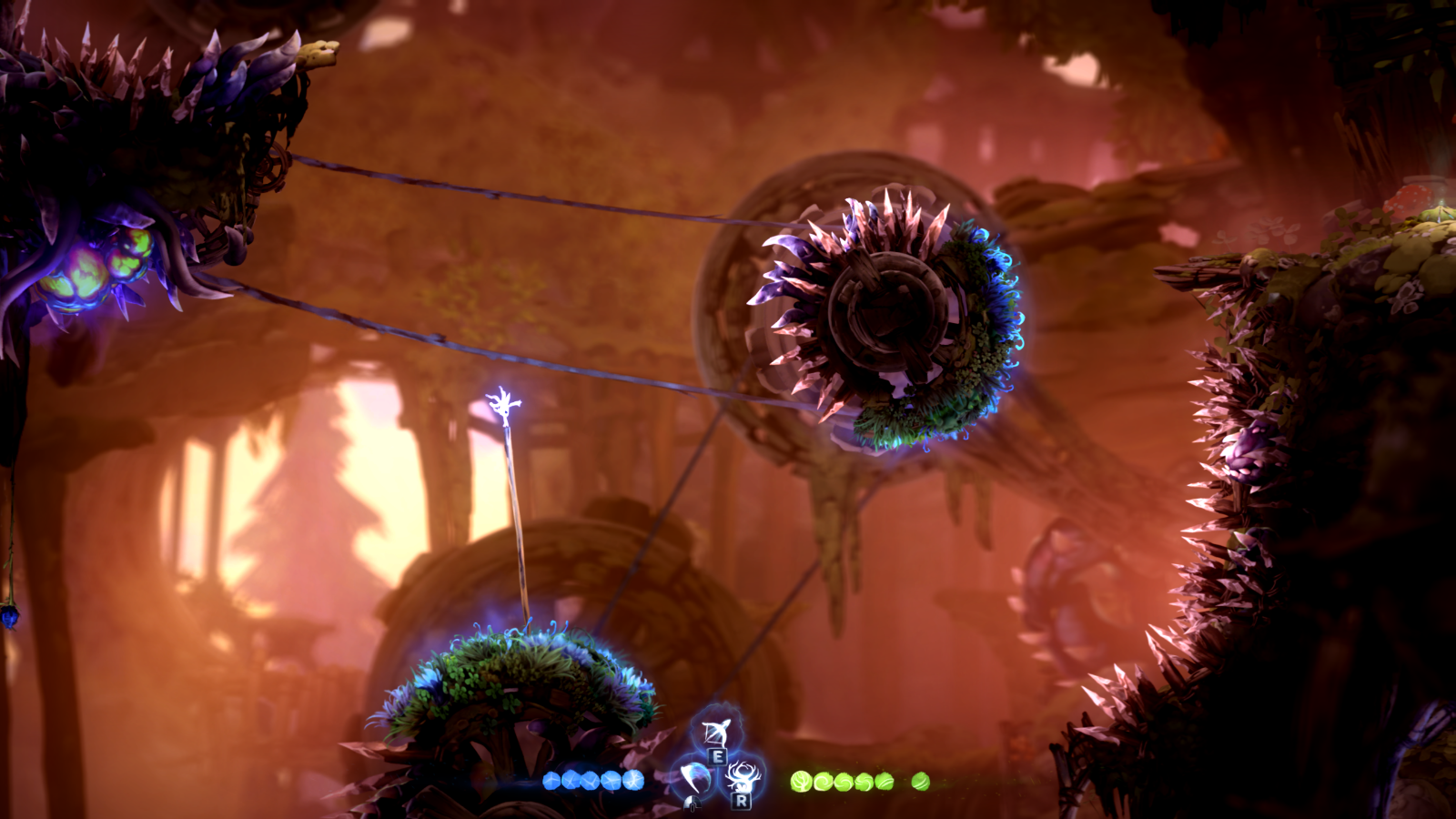The width and height of the screenshot is (1456, 819).
Task: Click the detached green health orb on far right
Action: [x=919, y=783]
